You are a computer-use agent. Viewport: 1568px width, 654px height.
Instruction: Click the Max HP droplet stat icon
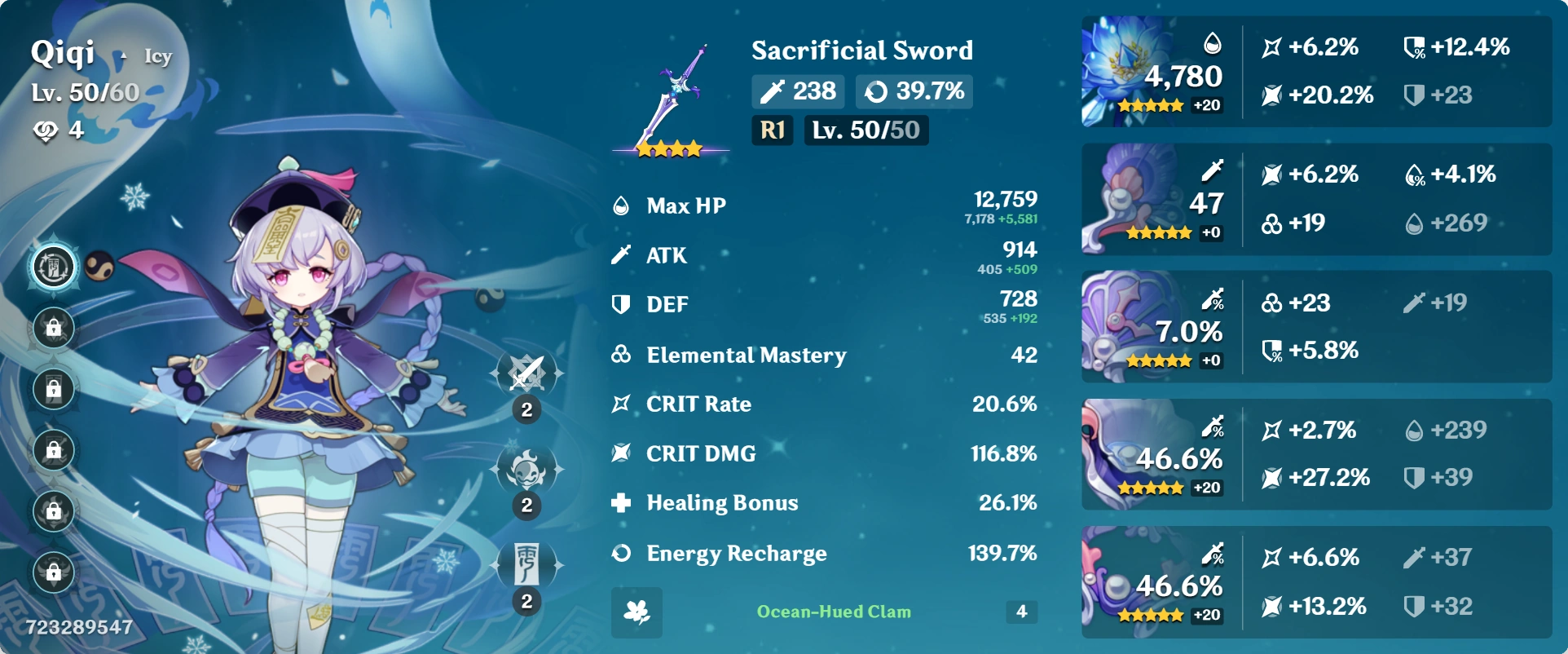tap(622, 205)
